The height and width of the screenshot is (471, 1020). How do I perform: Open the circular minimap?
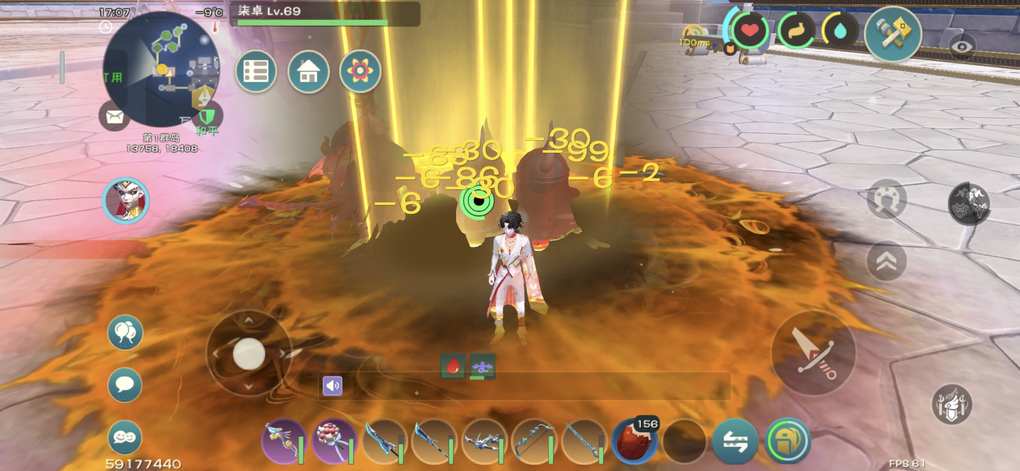[x=161, y=68]
